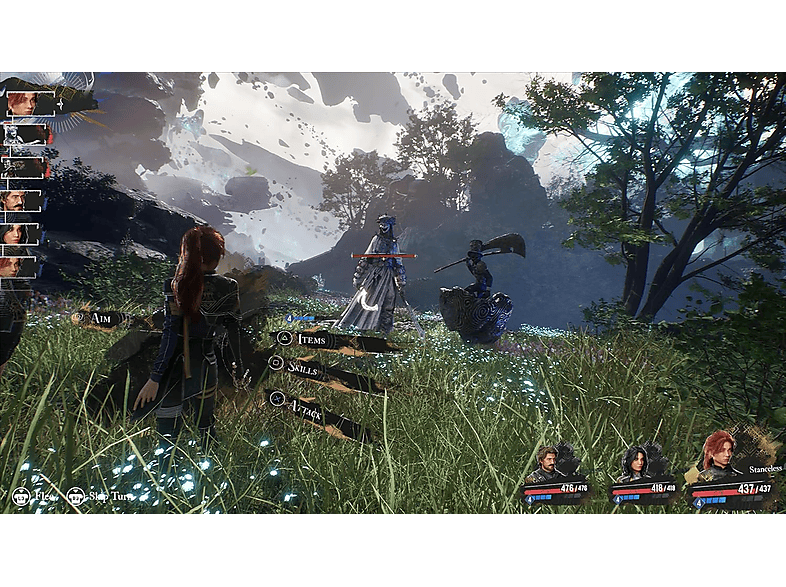Select the bearded man's turn-order portrait
The width and height of the screenshot is (786, 587).
click(x=20, y=201)
